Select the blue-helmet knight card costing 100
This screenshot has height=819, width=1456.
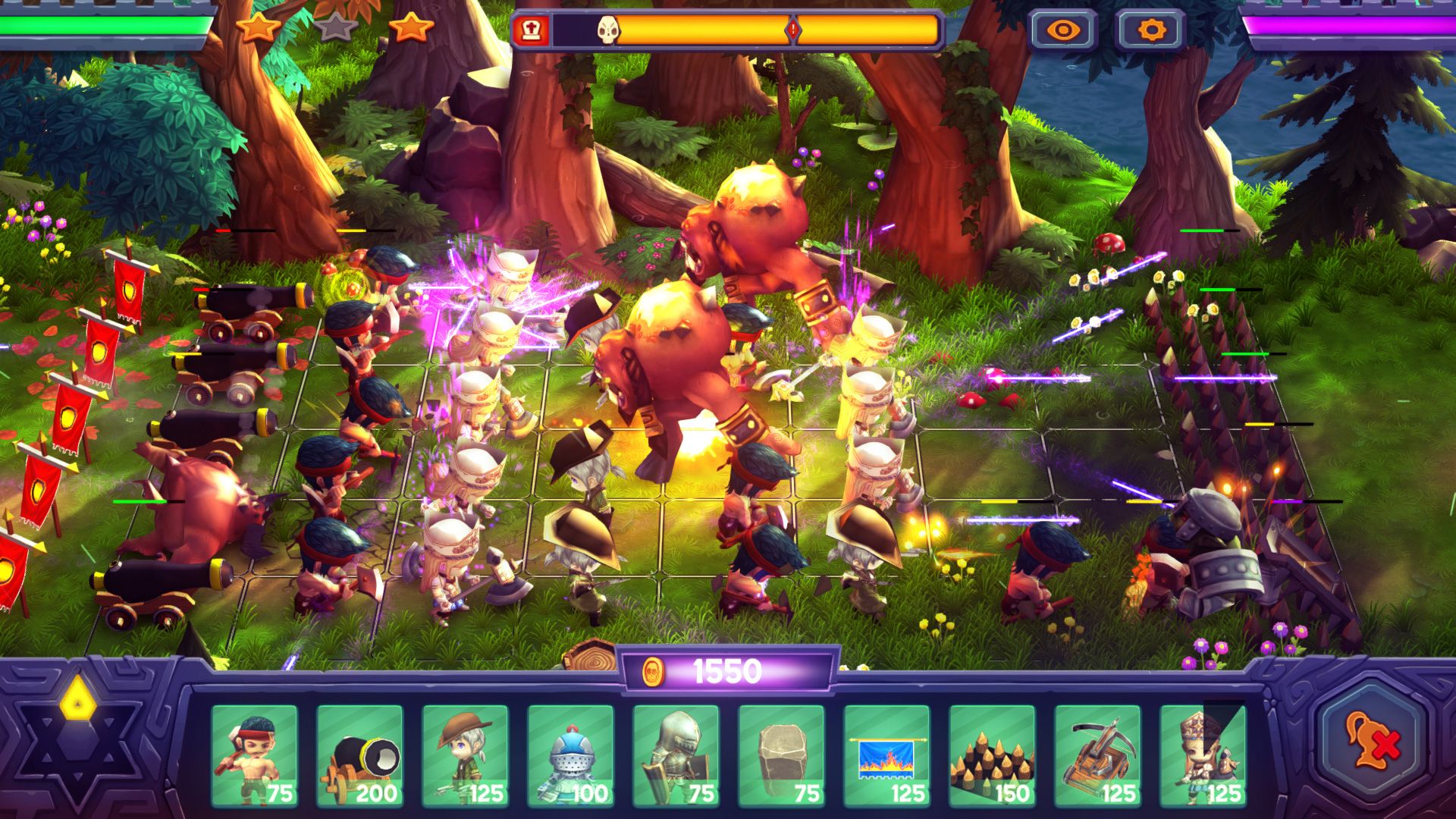[x=570, y=755]
